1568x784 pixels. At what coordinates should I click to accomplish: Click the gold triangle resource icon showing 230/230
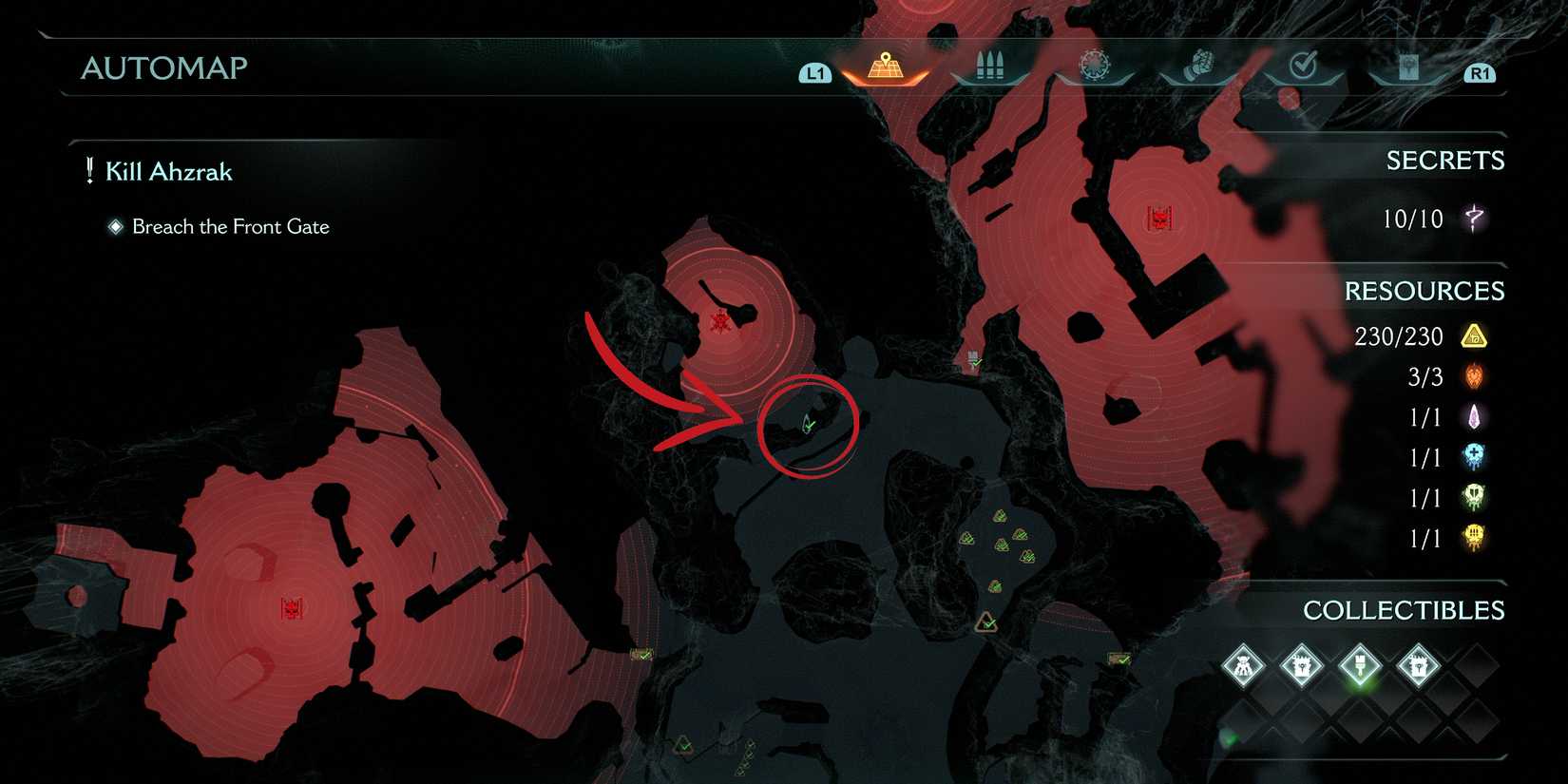(1474, 336)
